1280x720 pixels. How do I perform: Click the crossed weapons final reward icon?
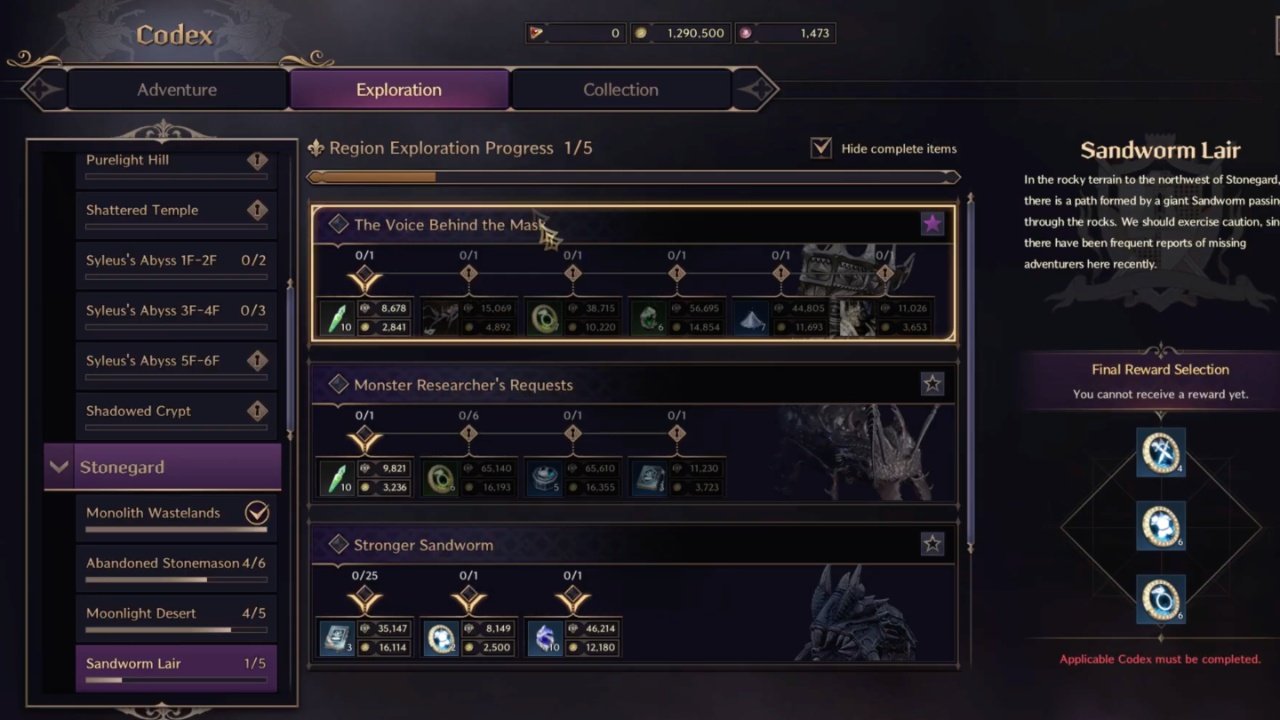1160,452
